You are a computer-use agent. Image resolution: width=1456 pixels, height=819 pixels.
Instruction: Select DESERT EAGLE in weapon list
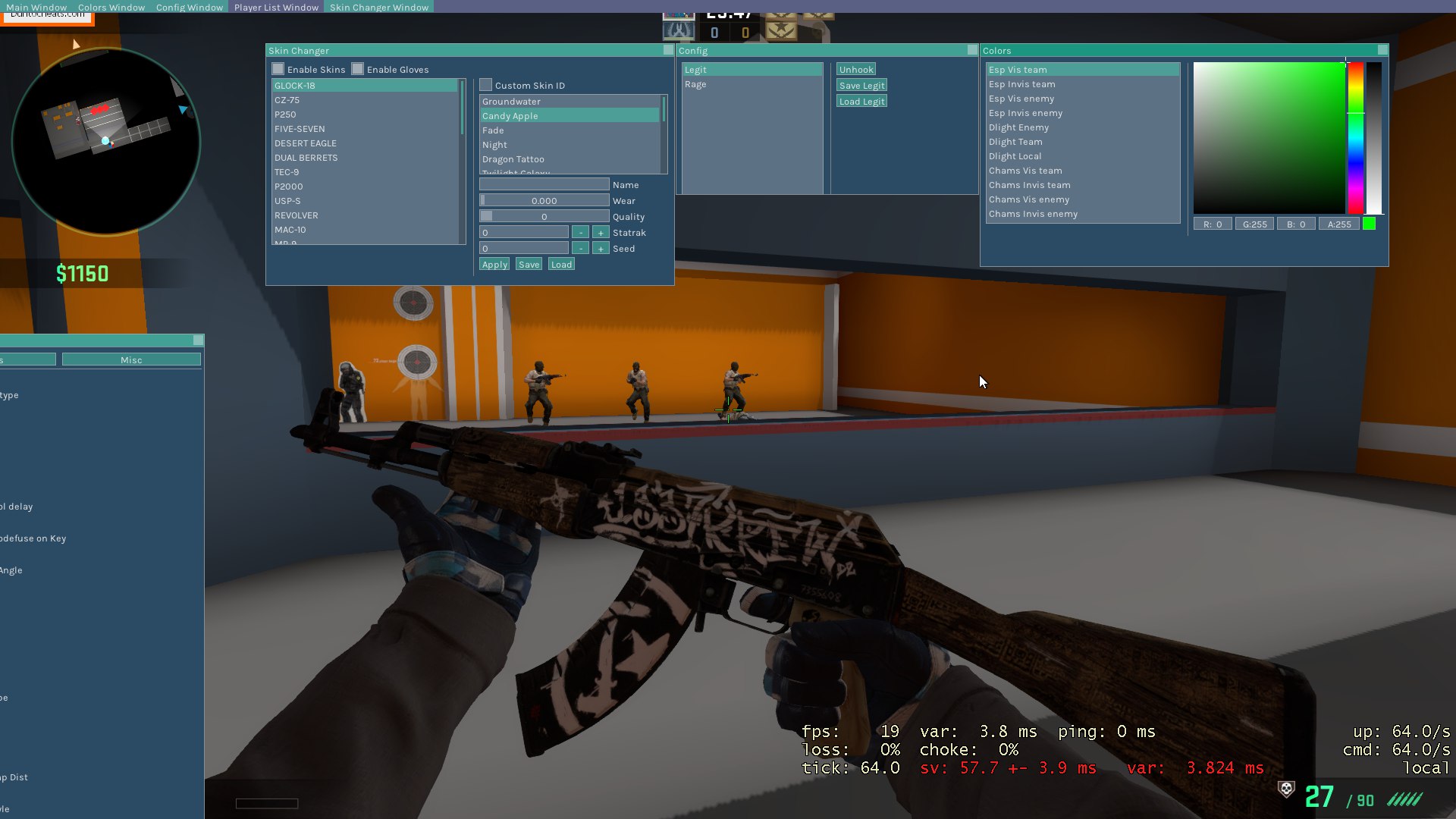pos(306,143)
